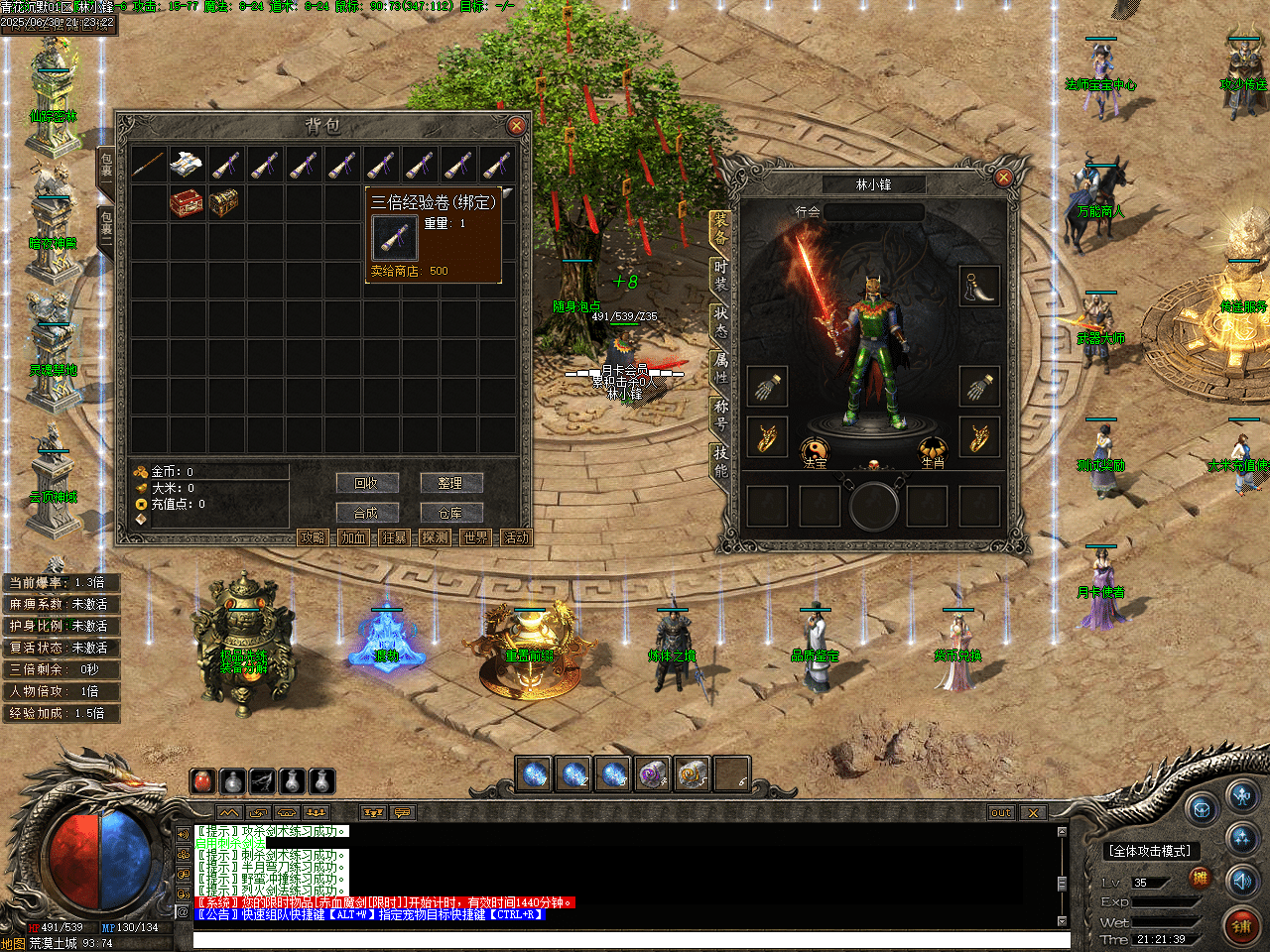Open the 属性 attributes tab
Image resolution: width=1270 pixels, height=952 pixels.
[x=720, y=367]
